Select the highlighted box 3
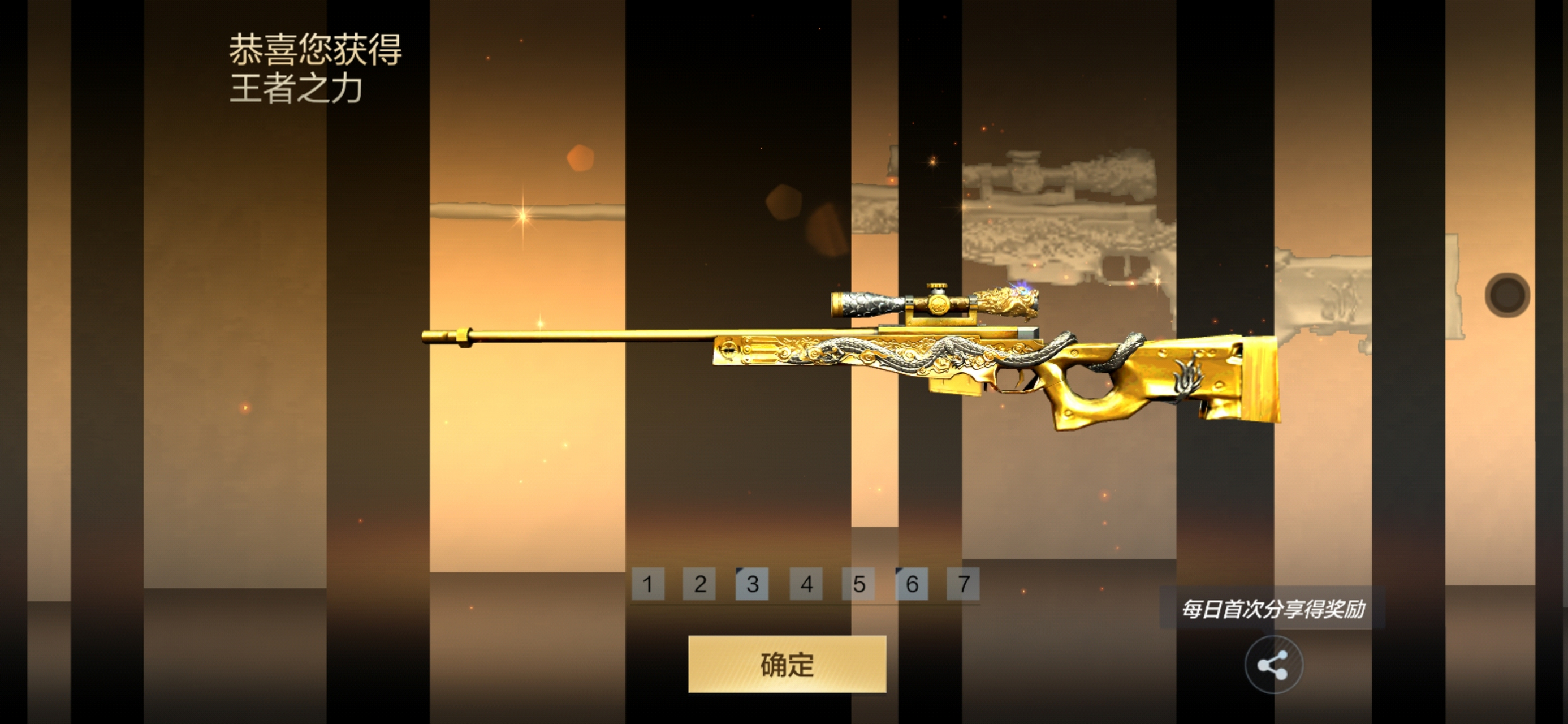The height and width of the screenshot is (724, 1568). tap(753, 584)
